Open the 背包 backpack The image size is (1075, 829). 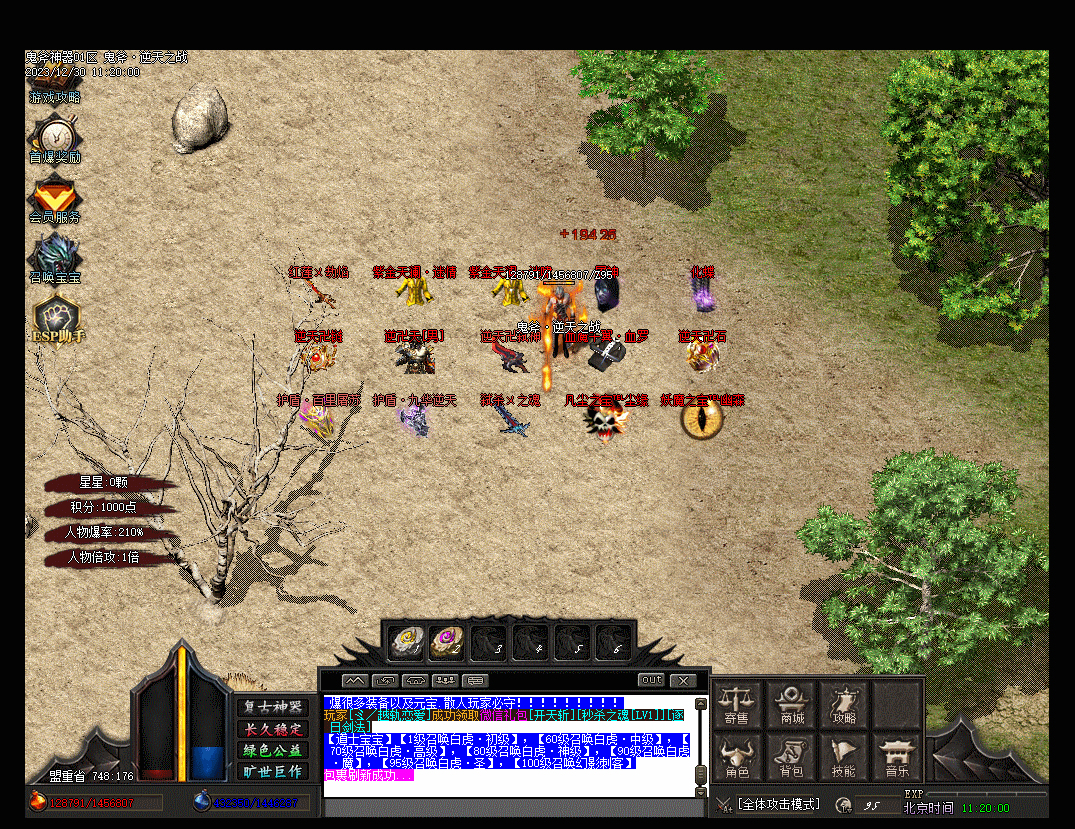tap(793, 757)
